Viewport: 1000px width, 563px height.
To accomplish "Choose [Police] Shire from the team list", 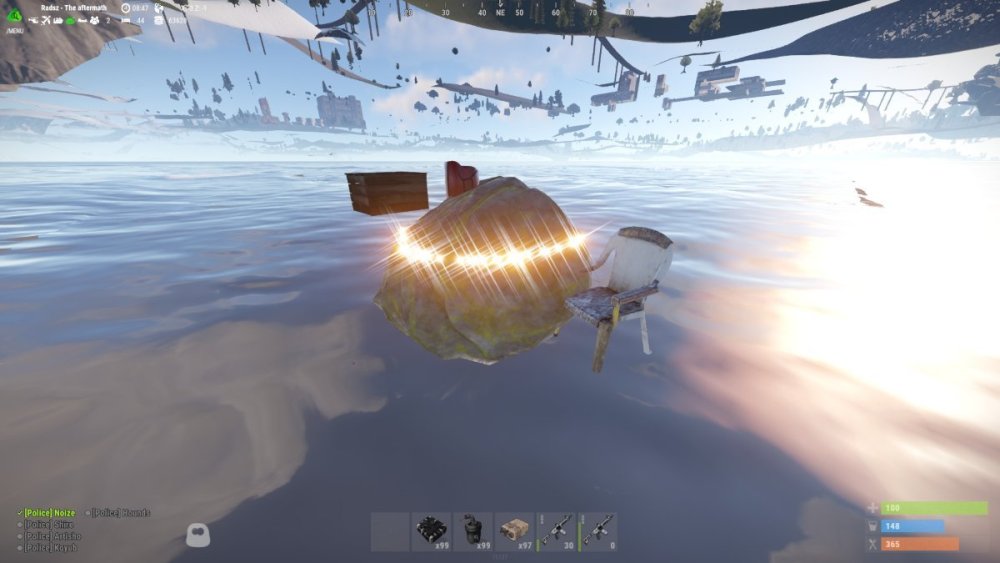I will tap(50, 525).
